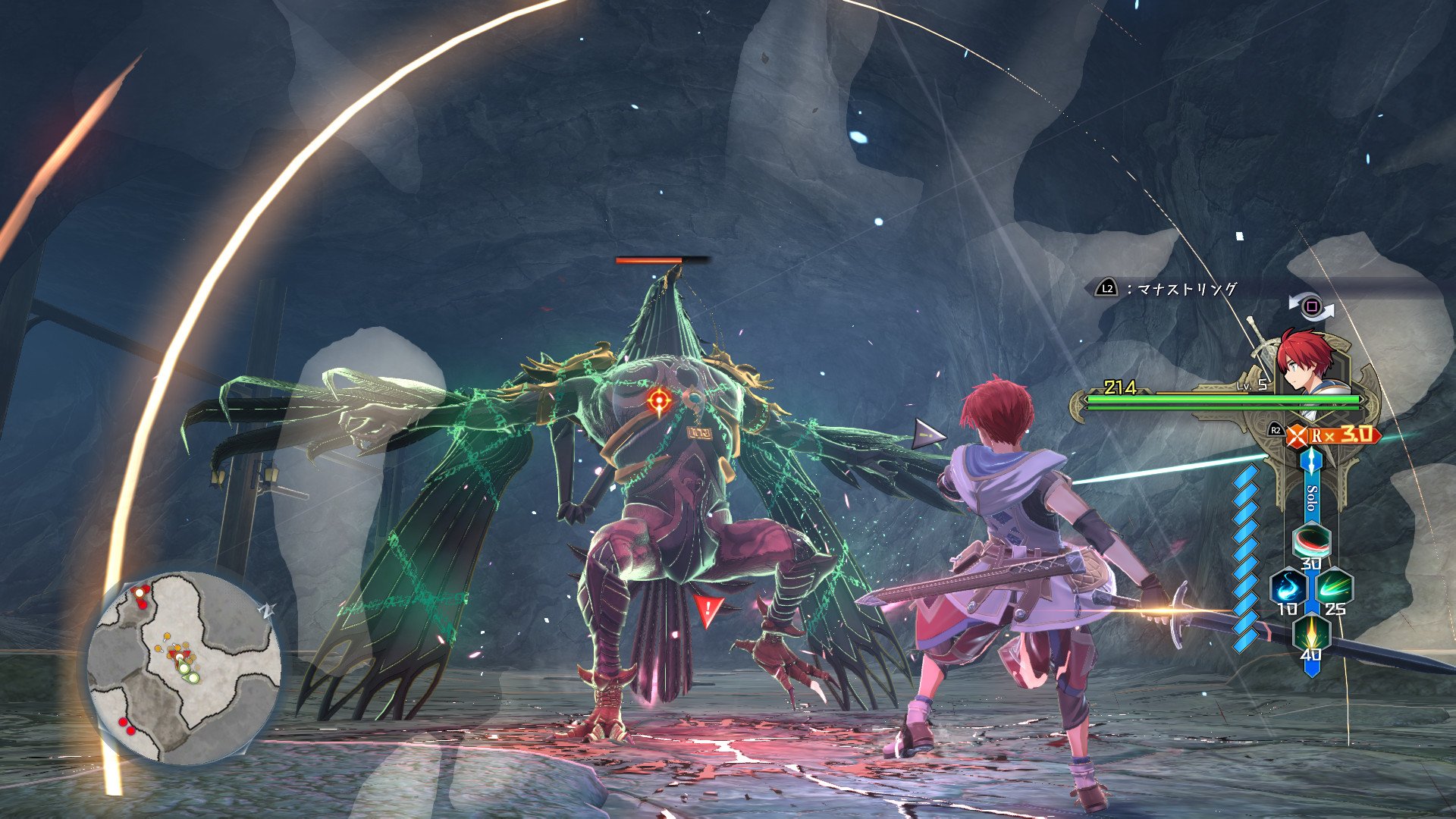Select the red-haired character portrait
The width and height of the screenshot is (1456, 819).
click(1305, 361)
